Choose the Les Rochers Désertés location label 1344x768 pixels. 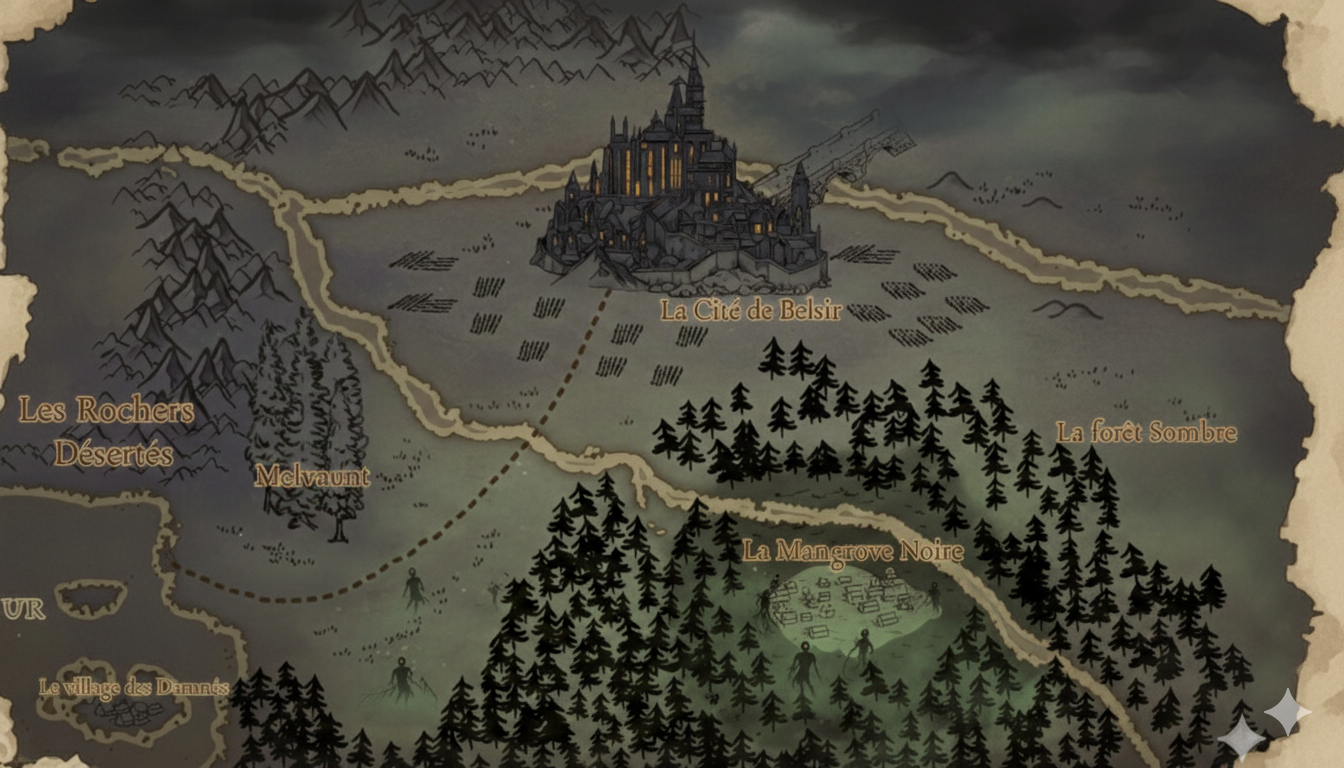click(x=107, y=431)
